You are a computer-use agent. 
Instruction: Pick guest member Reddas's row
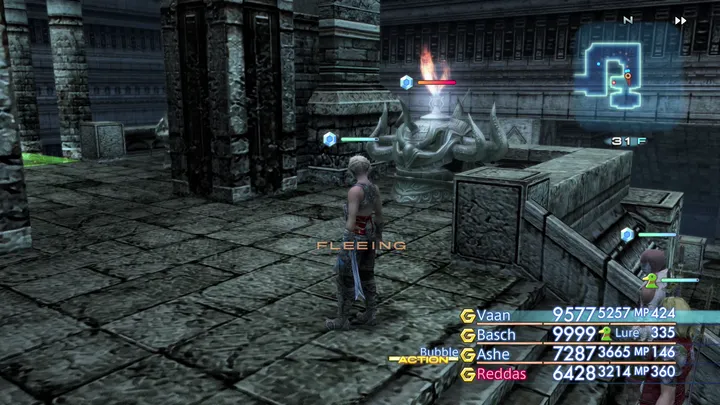pos(500,372)
